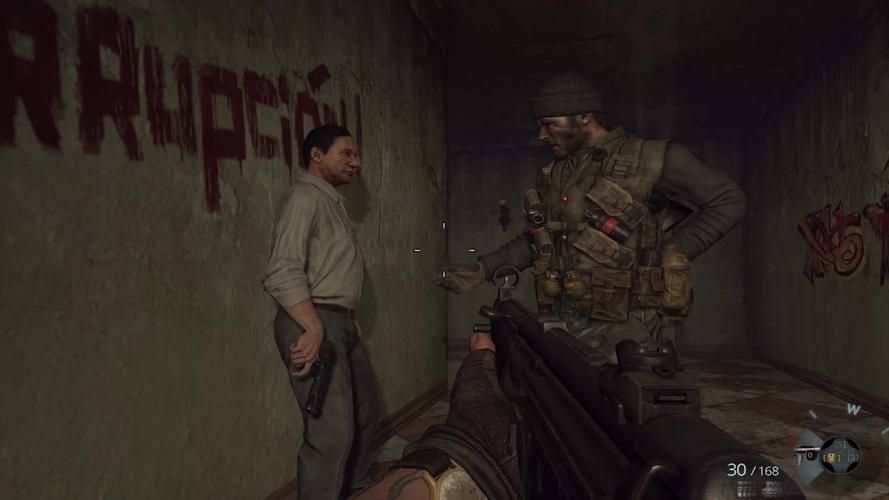
Task: Click the circular equipment selector wheel
Action: pyautogui.click(x=840, y=455)
